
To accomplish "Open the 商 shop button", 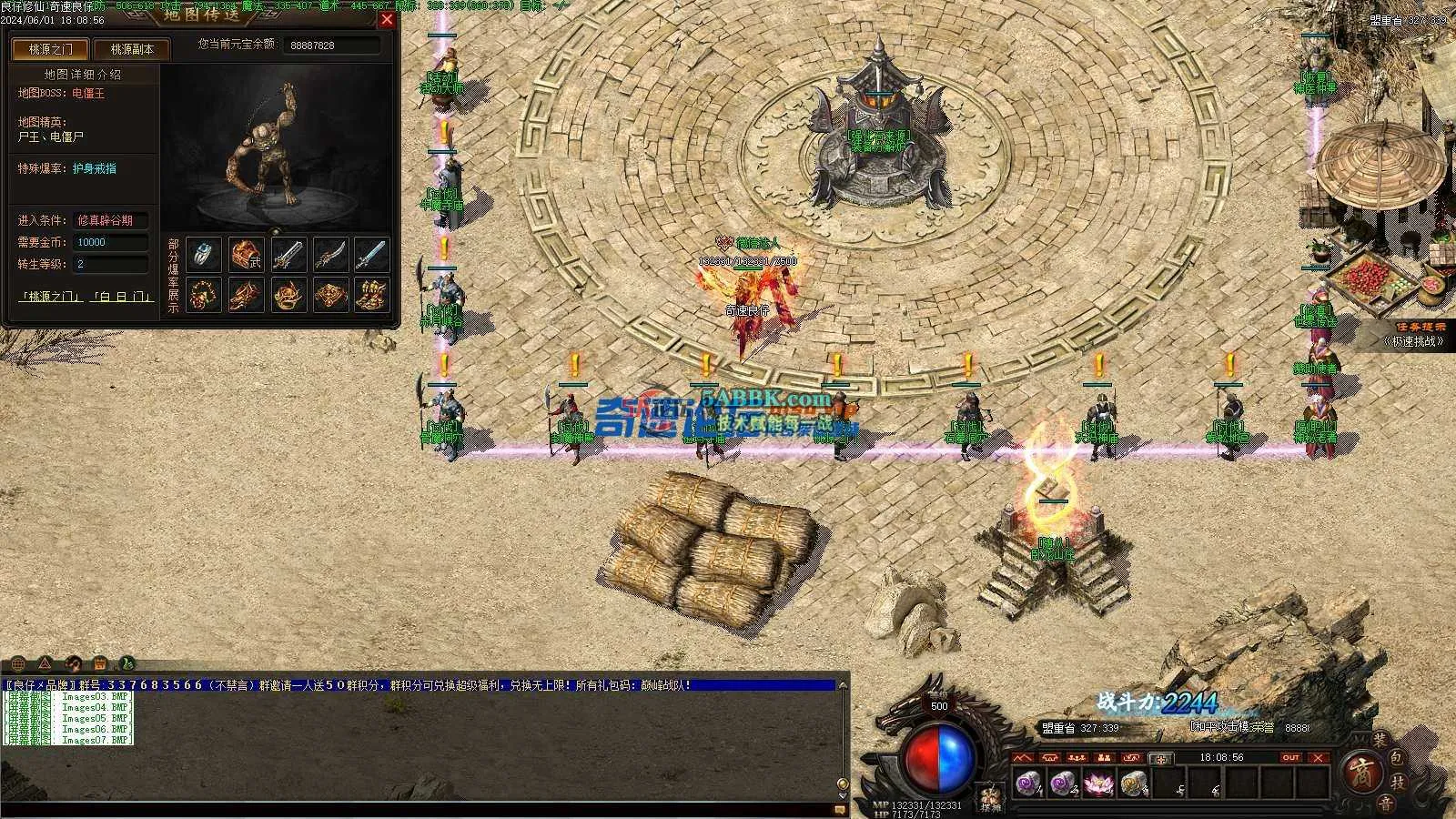I will tap(1361, 773).
